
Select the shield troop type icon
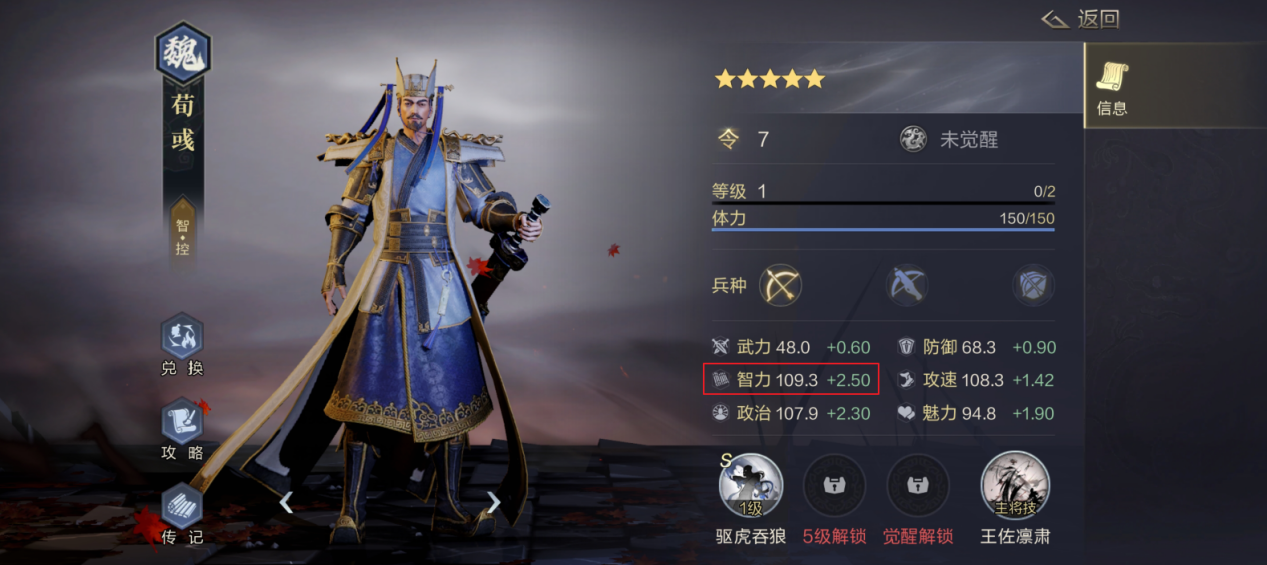tap(1032, 286)
